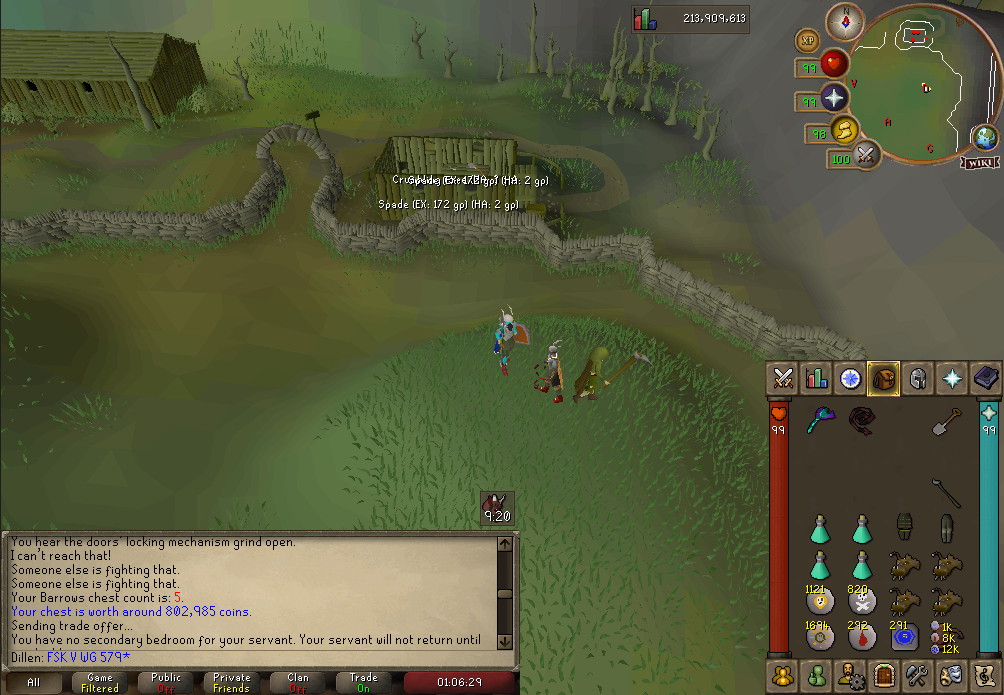1004x695 pixels.
Task: Click the compass to face north
Action: [845, 21]
